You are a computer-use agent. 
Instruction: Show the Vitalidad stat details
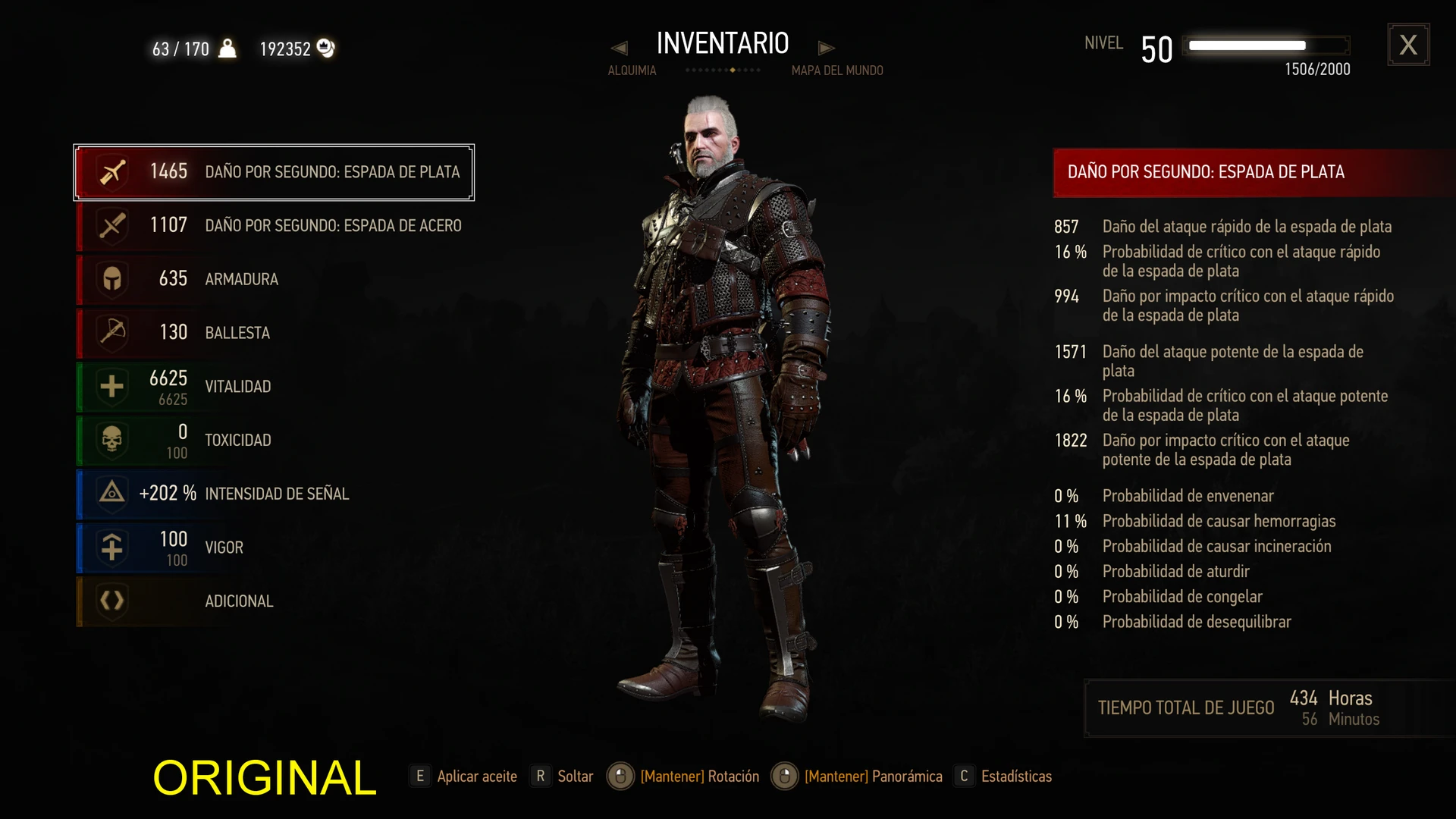[x=274, y=387]
